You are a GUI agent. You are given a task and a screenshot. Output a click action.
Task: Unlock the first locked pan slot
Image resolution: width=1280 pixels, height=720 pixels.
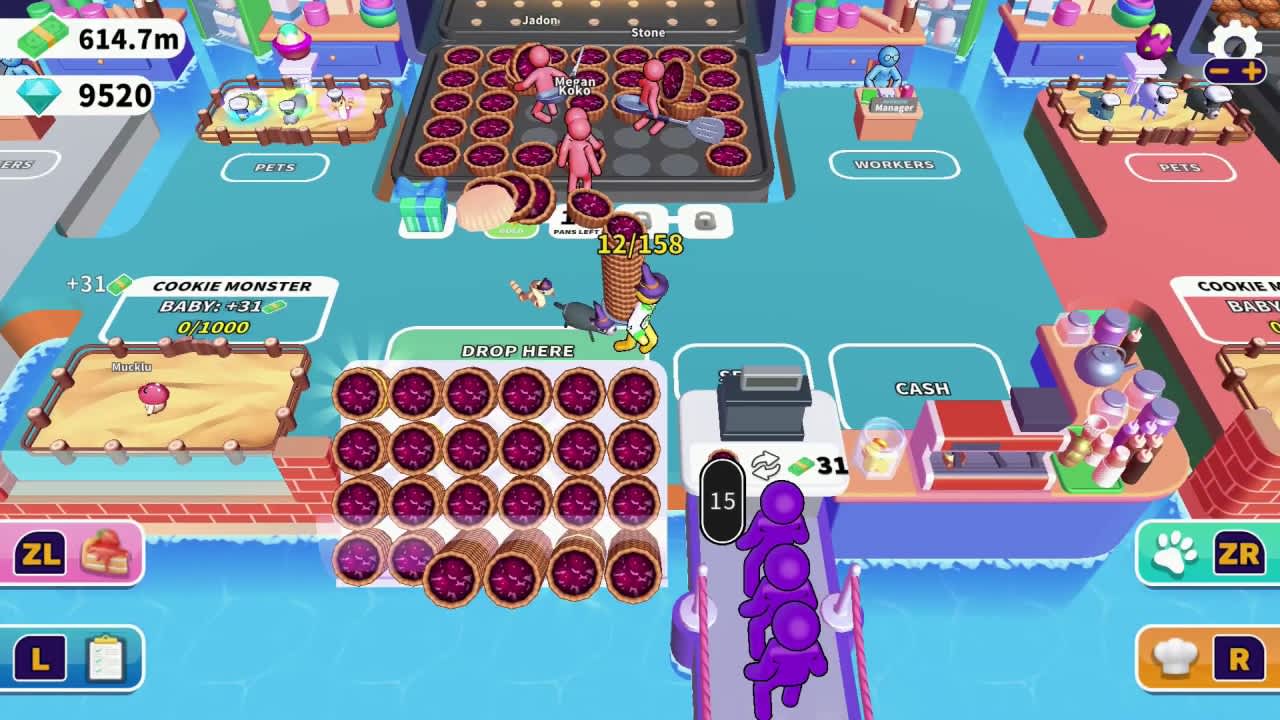[x=646, y=218]
